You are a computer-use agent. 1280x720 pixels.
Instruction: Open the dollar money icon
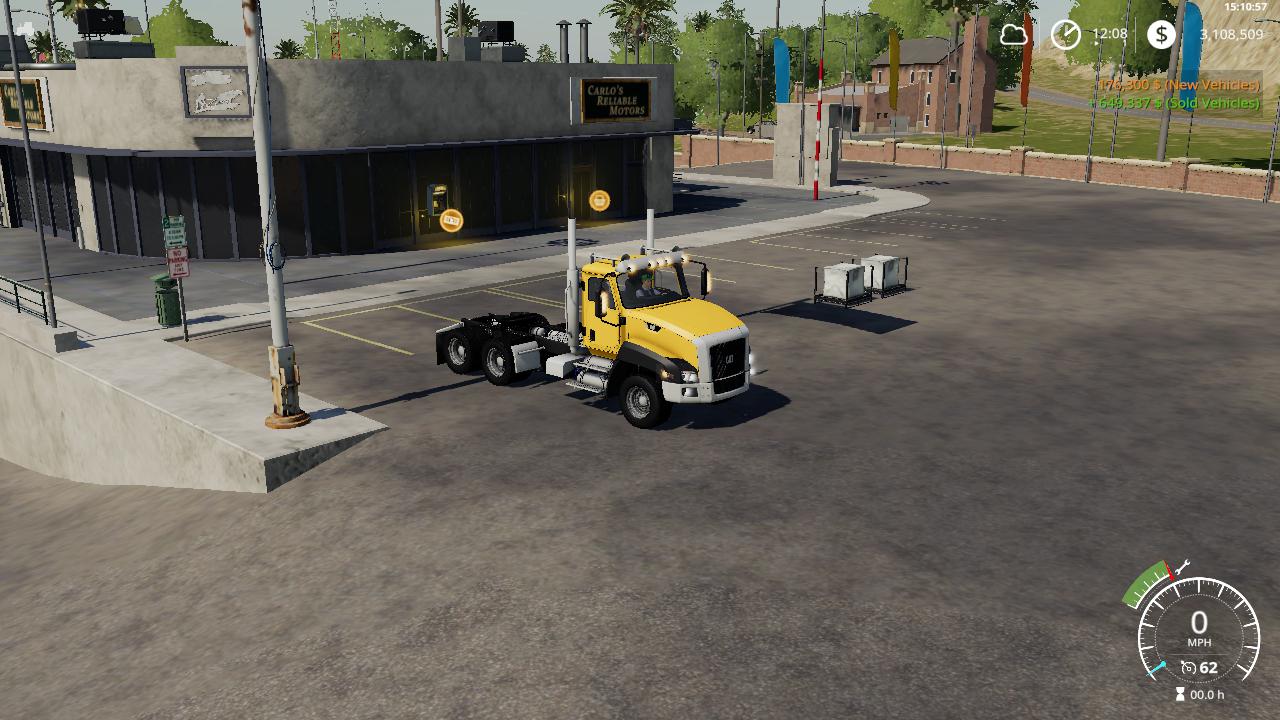(1160, 35)
